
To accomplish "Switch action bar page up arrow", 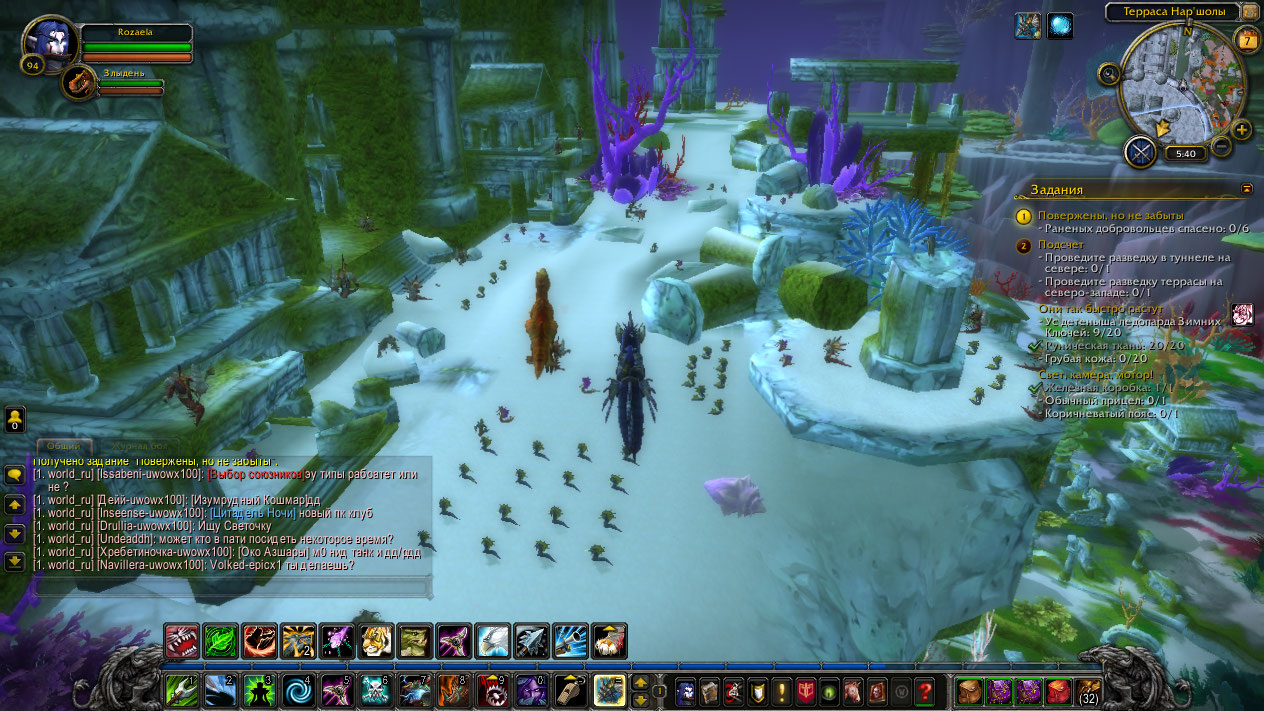I will click(641, 683).
